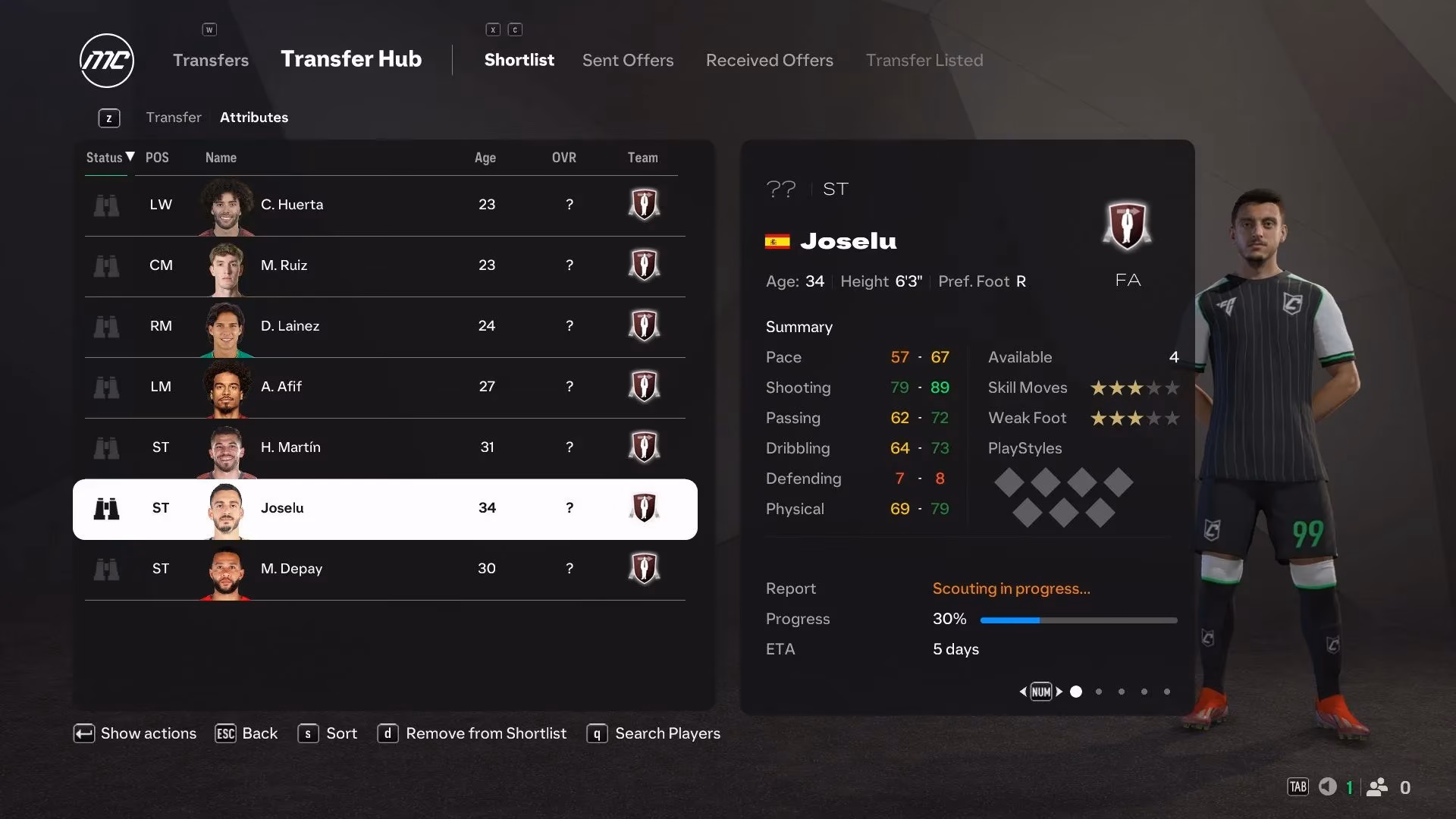Select the second pagination dot on the player panel

[1098, 692]
